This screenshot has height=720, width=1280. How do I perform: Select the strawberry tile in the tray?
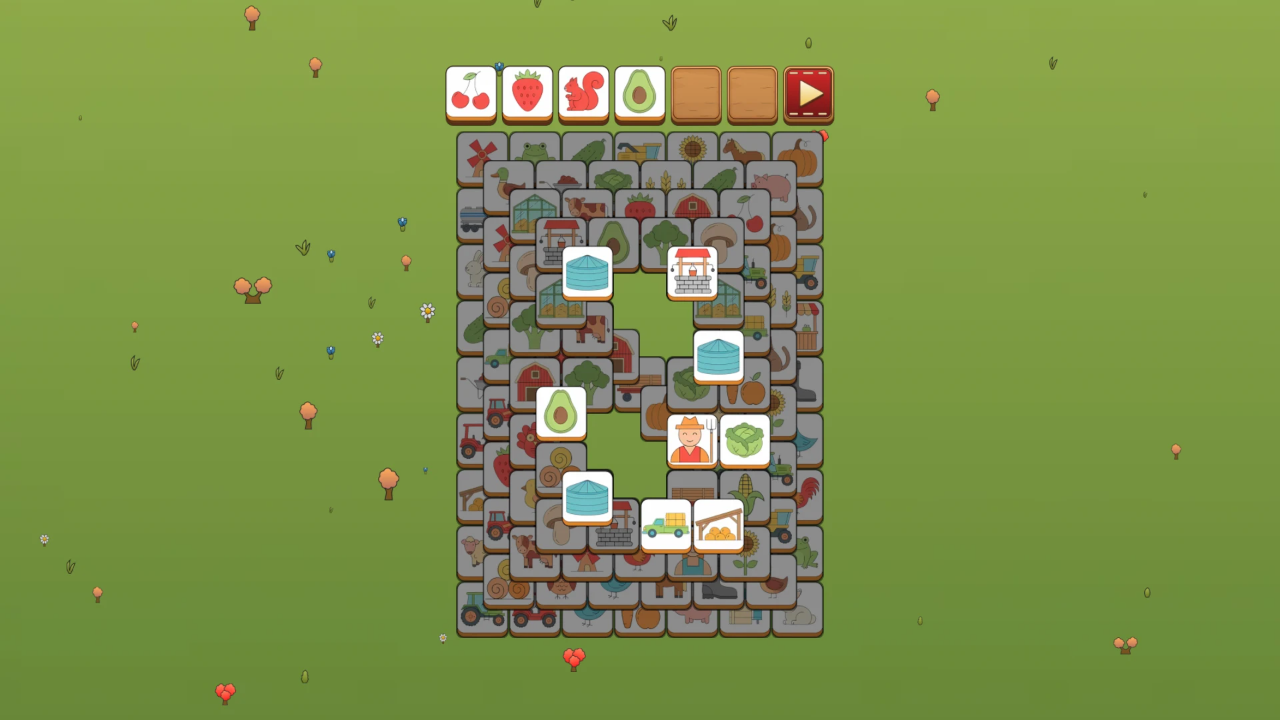pos(527,92)
